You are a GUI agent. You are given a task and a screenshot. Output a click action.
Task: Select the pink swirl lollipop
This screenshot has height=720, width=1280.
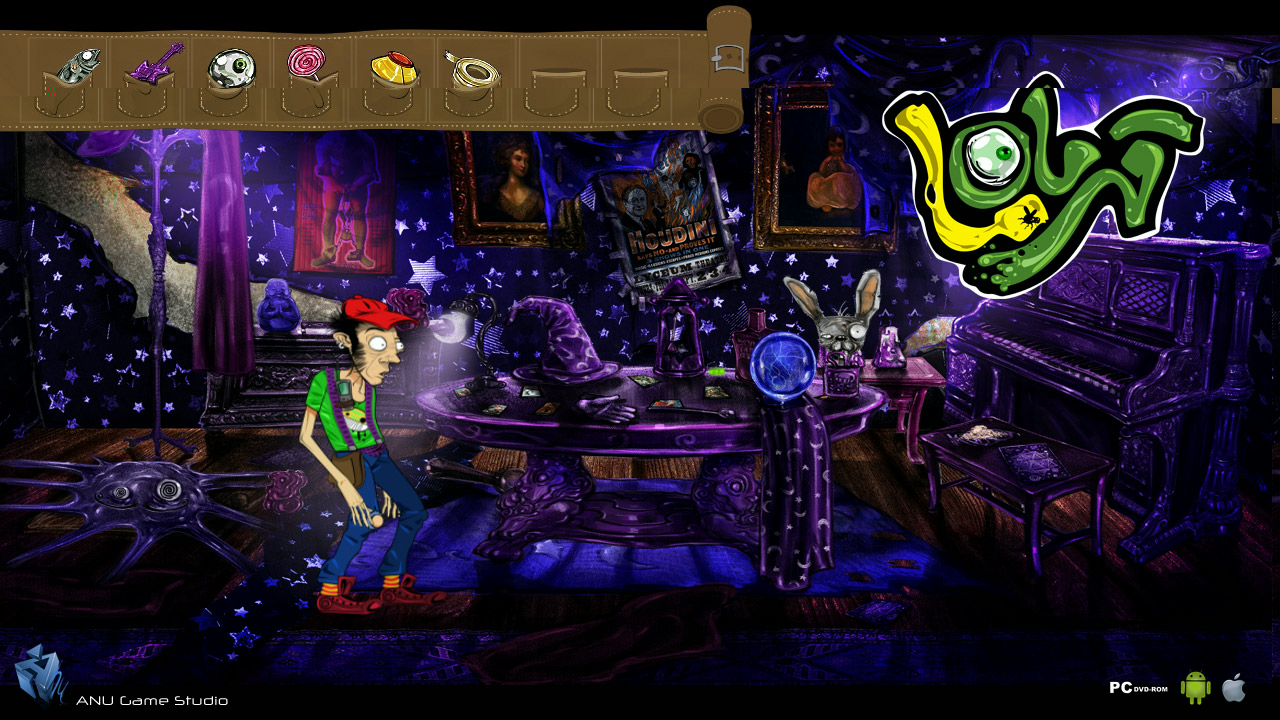pyautogui.click(x=306, y=62)
